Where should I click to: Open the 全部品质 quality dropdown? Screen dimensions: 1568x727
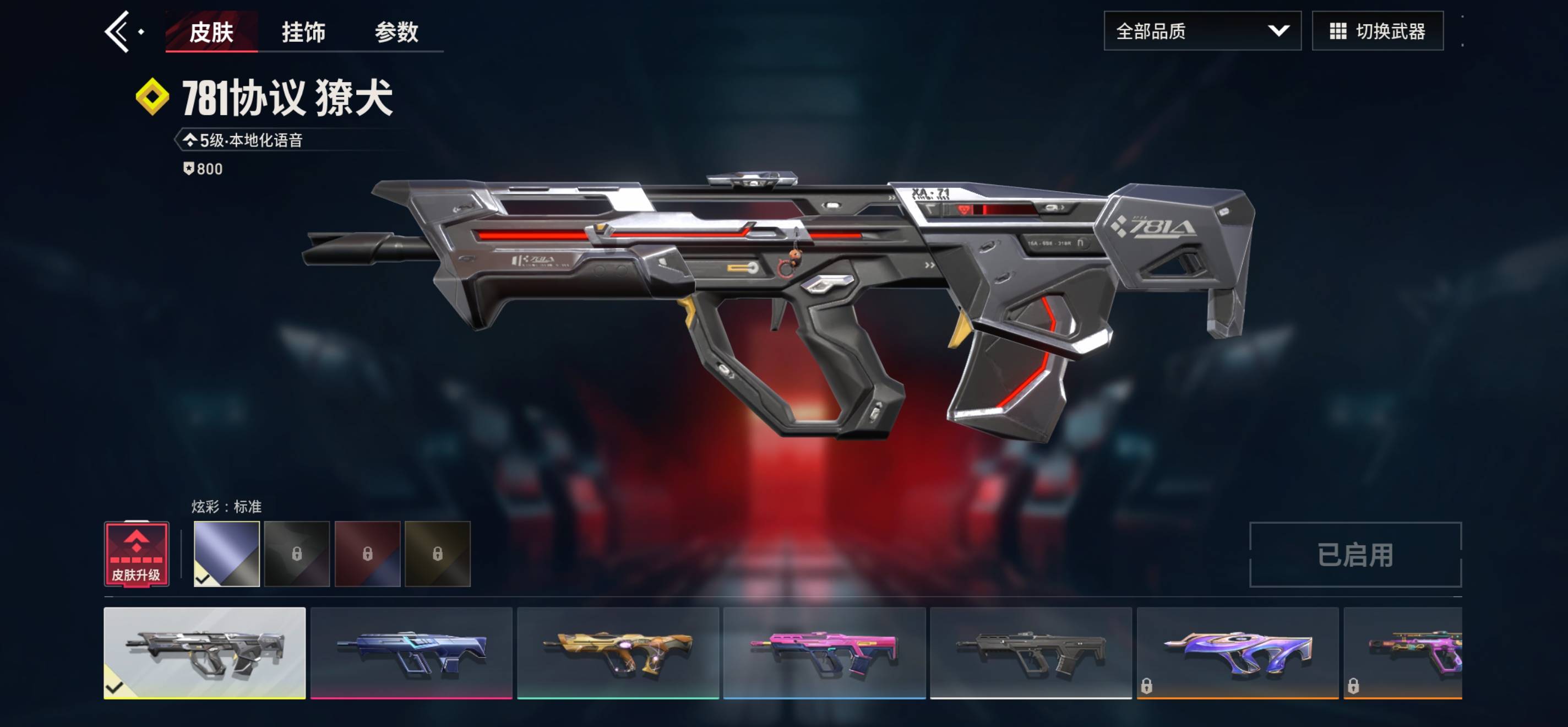click(1201, 31)
